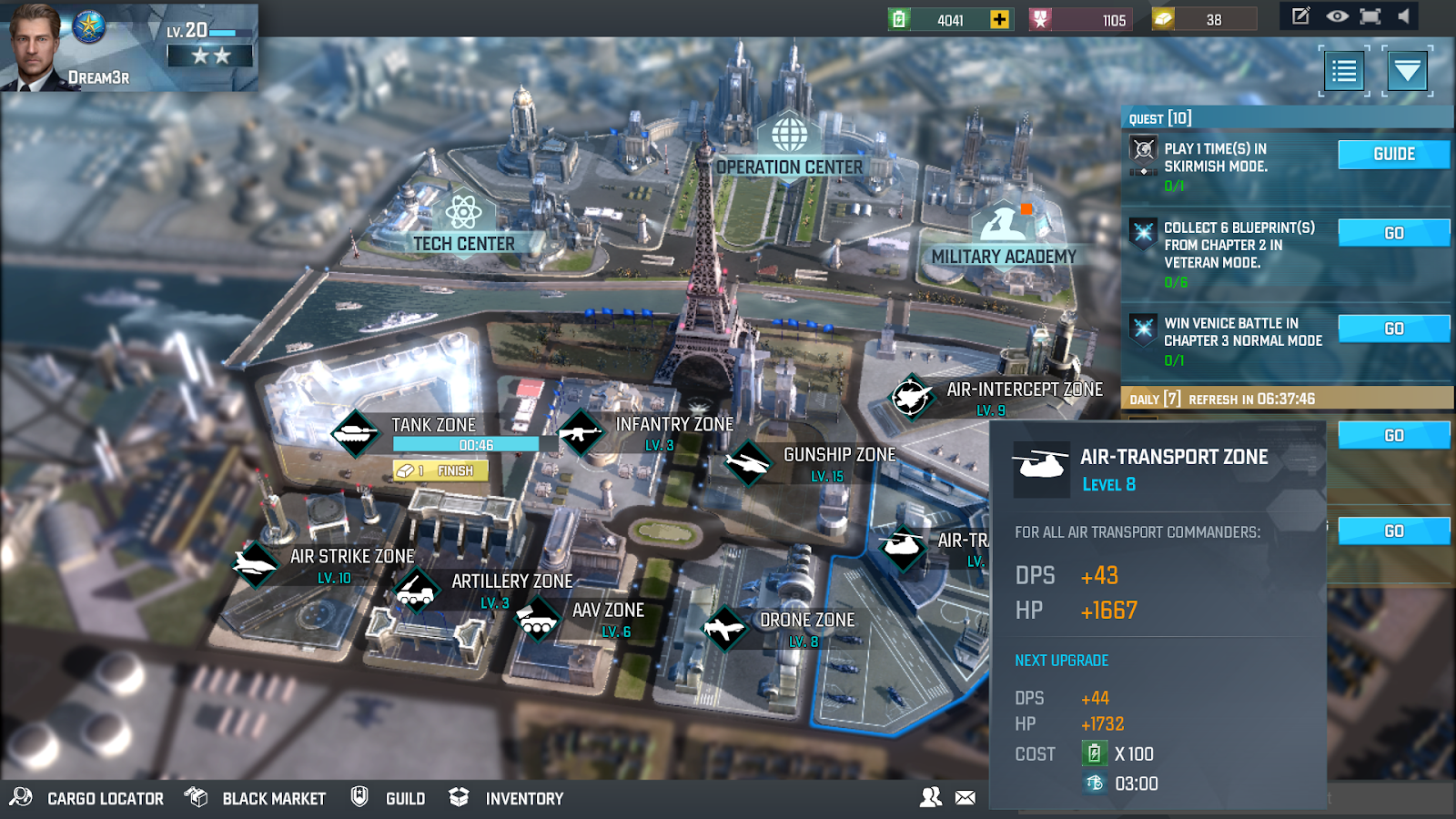Open the Guild menu
This screenshot has width=1456, height=819.
coord(389,798)
